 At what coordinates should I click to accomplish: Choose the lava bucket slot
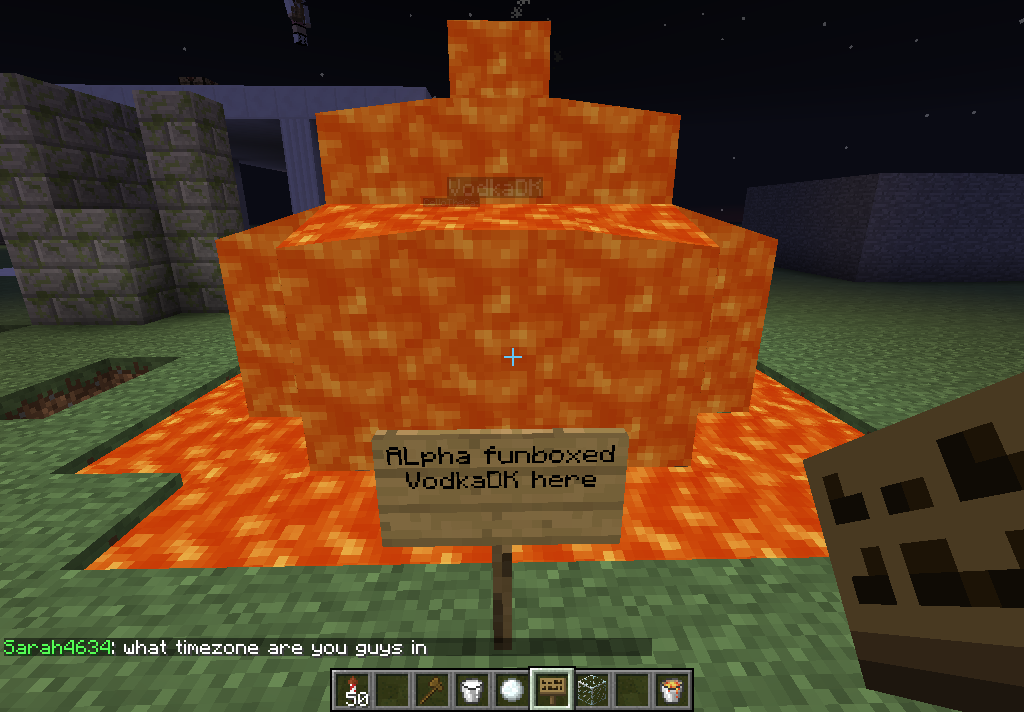click(672, 689)
